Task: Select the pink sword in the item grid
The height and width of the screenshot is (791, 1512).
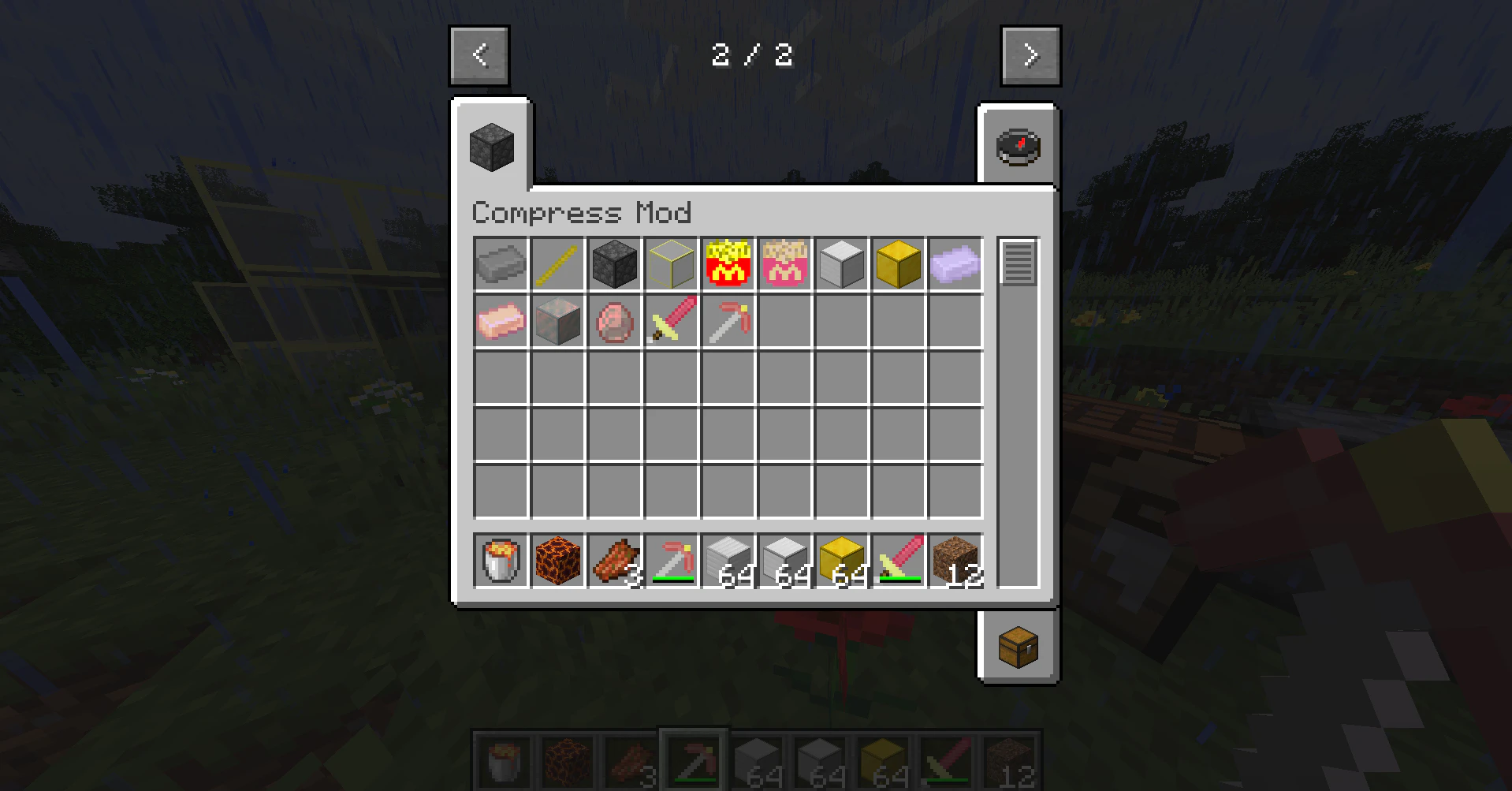Action: click(671, 320)
